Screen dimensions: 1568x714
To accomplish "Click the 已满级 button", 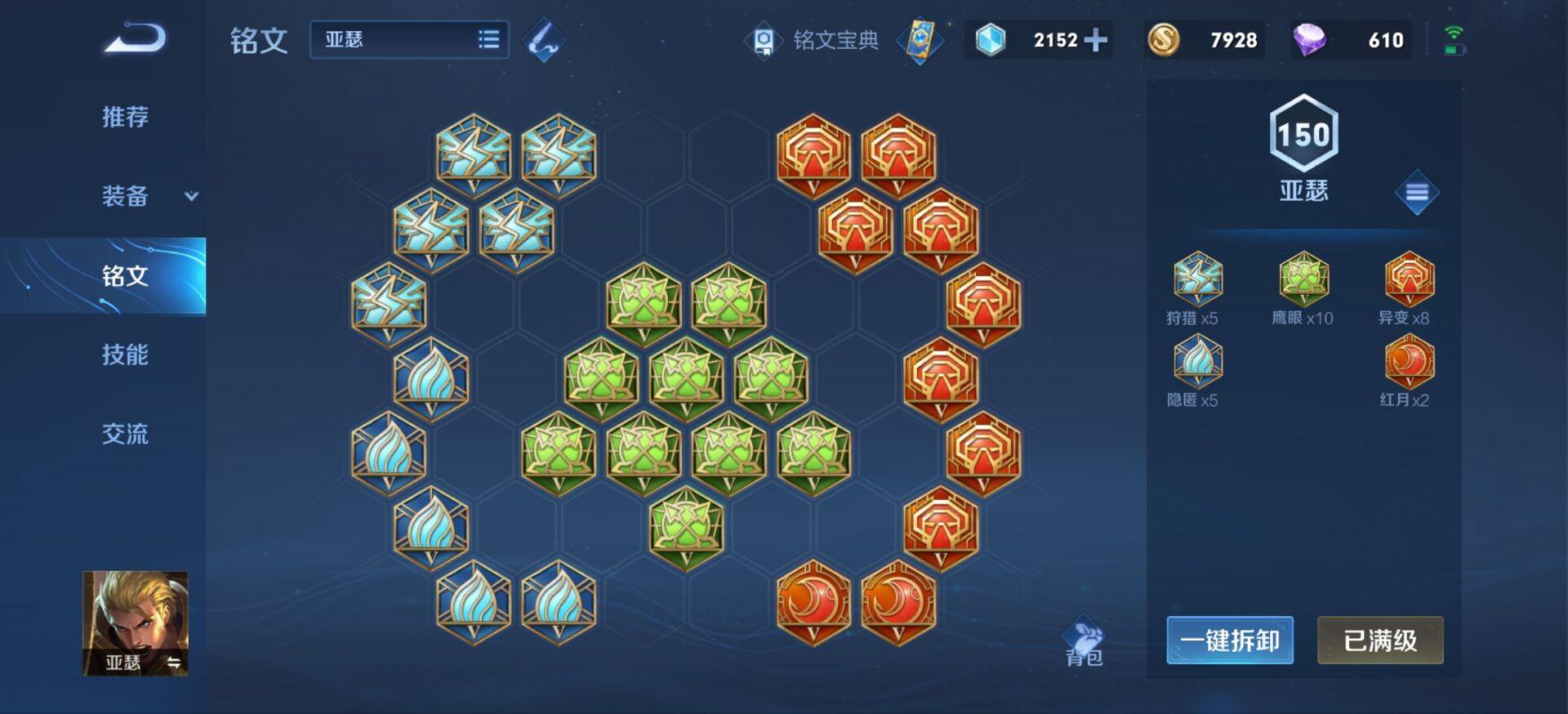I will click(x=1380, y=640).
